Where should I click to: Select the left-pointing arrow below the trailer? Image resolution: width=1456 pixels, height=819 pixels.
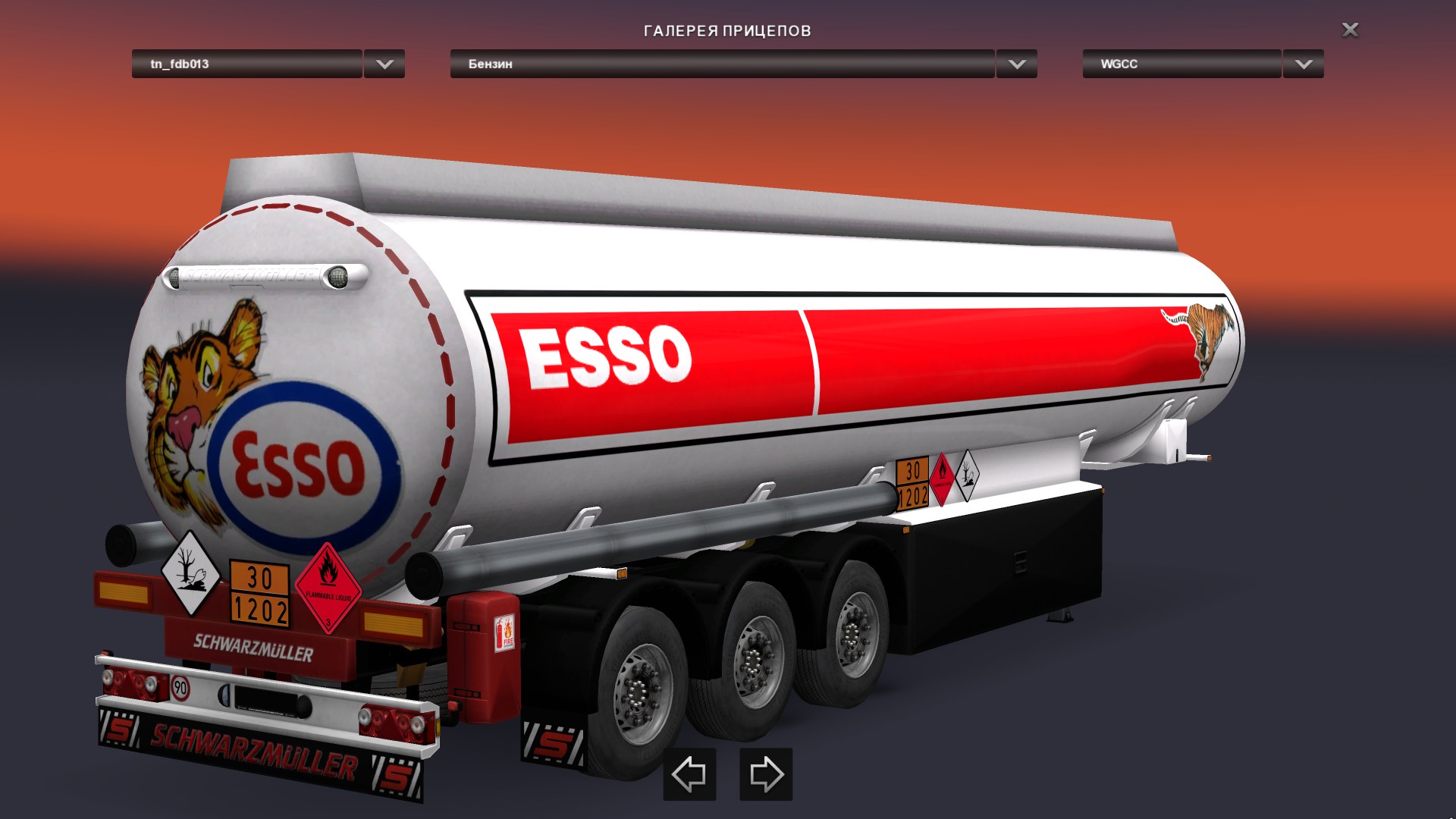689,775
